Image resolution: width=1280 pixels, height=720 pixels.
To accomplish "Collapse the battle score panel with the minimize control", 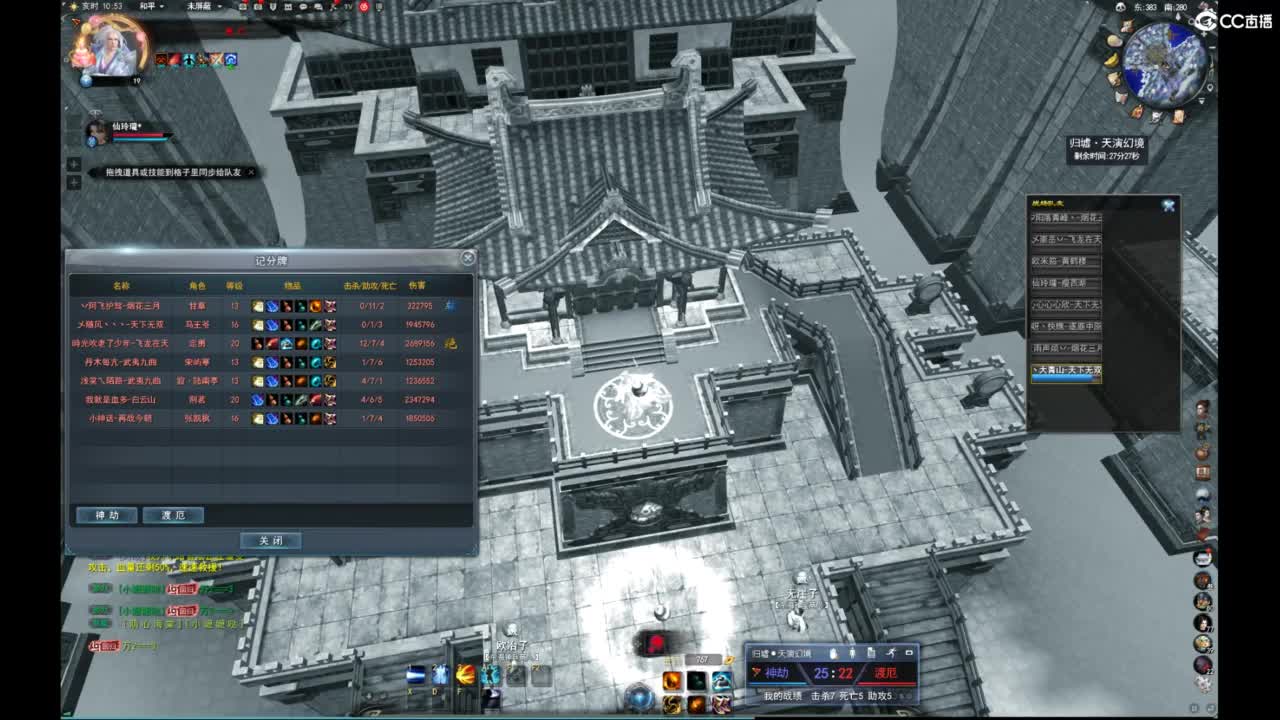I will point(908,652).
